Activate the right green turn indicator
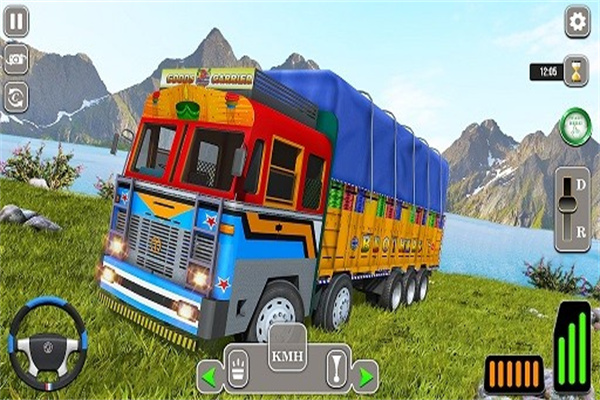 click(x=364, y=377)
